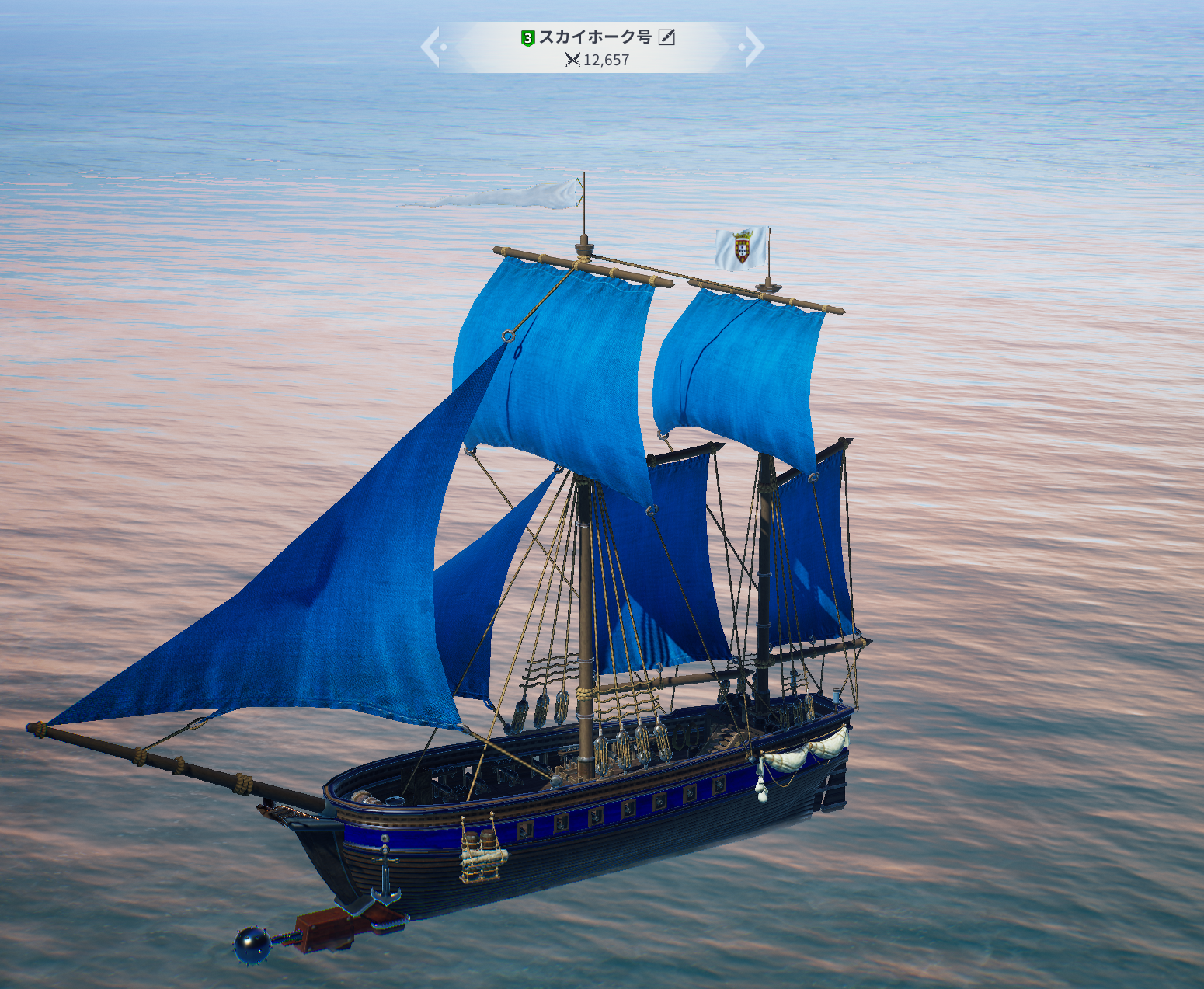Switch to the next ship with right arrow
Image resolution: width=1204 pixels, height=989 pixels.
pyautogui.click(x=754, y=47)
